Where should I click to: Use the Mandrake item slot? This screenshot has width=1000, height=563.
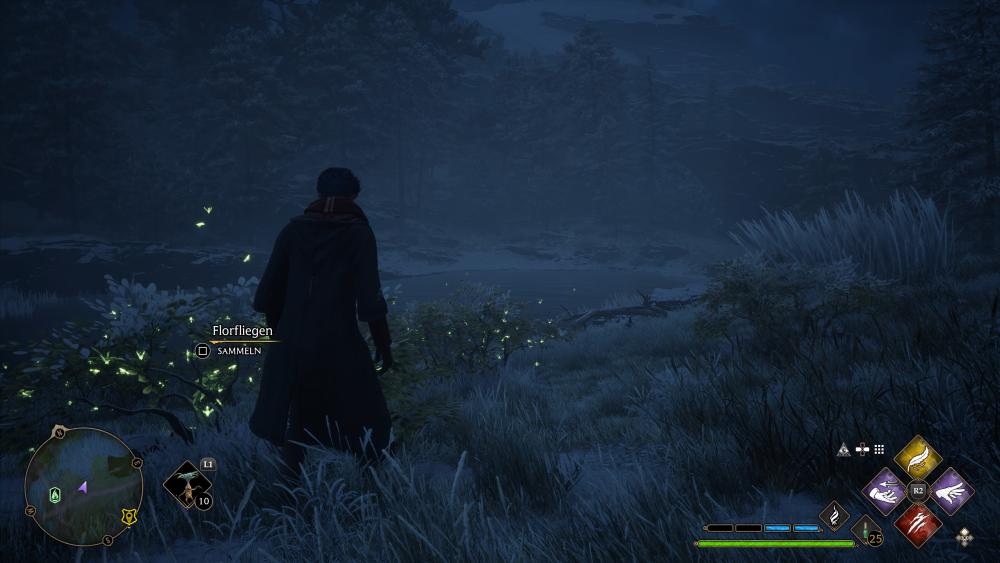[186, 485]
